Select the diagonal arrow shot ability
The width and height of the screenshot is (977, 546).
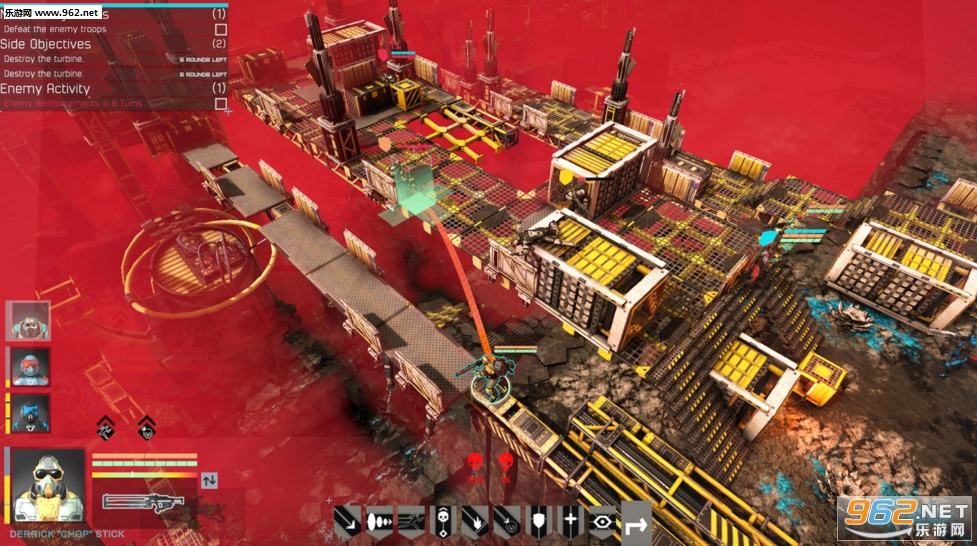point(348,521)
